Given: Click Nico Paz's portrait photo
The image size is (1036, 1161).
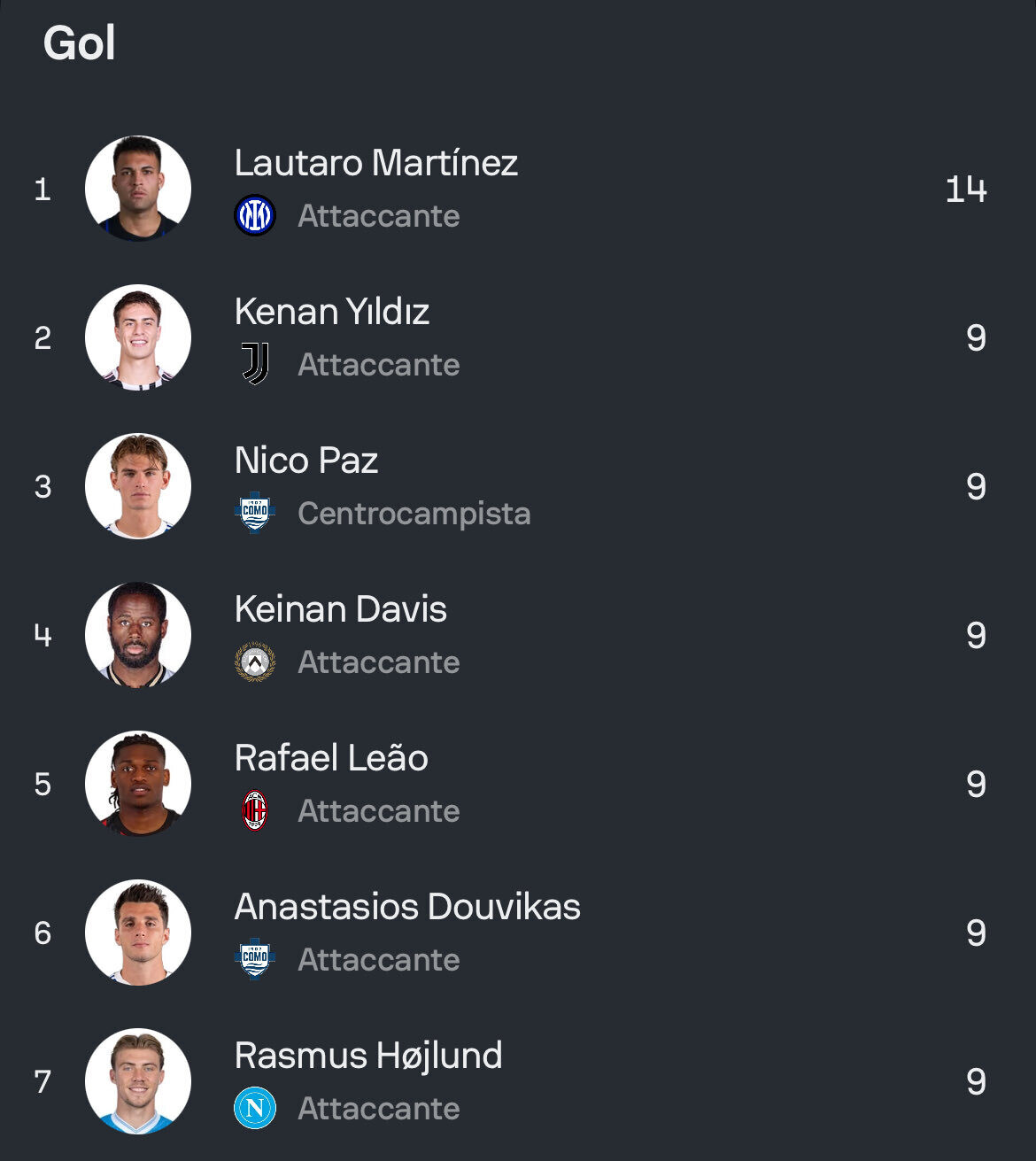Looking at the screenshot, I should coord(138,486).
